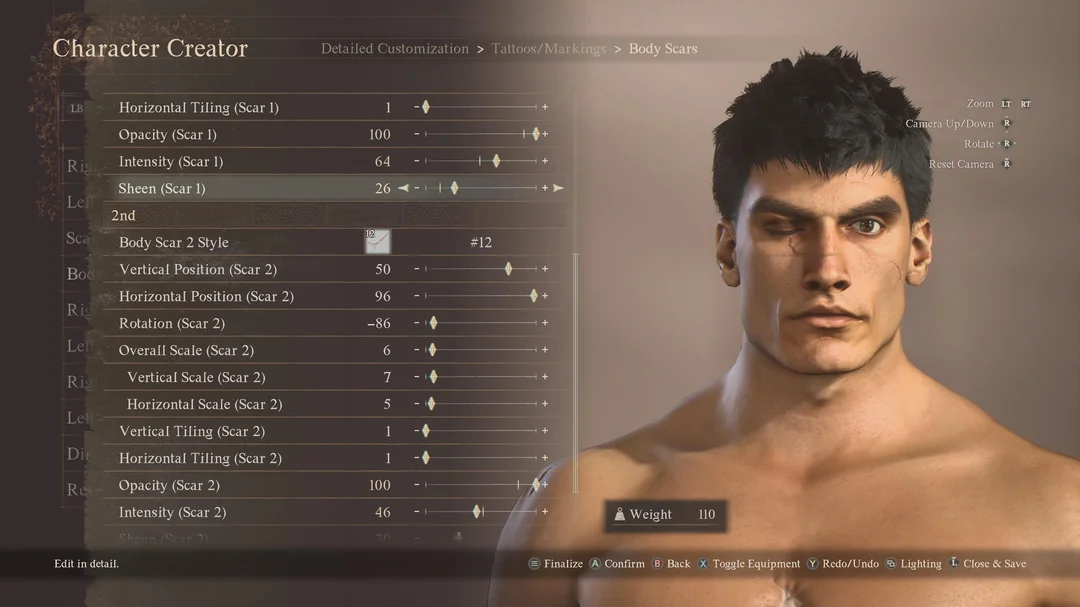Image resolution: width=1080 pixels, height=607 pixels.
Task: Click the left arrow on Sheen (Scar 1)
Action: point(403,188)
